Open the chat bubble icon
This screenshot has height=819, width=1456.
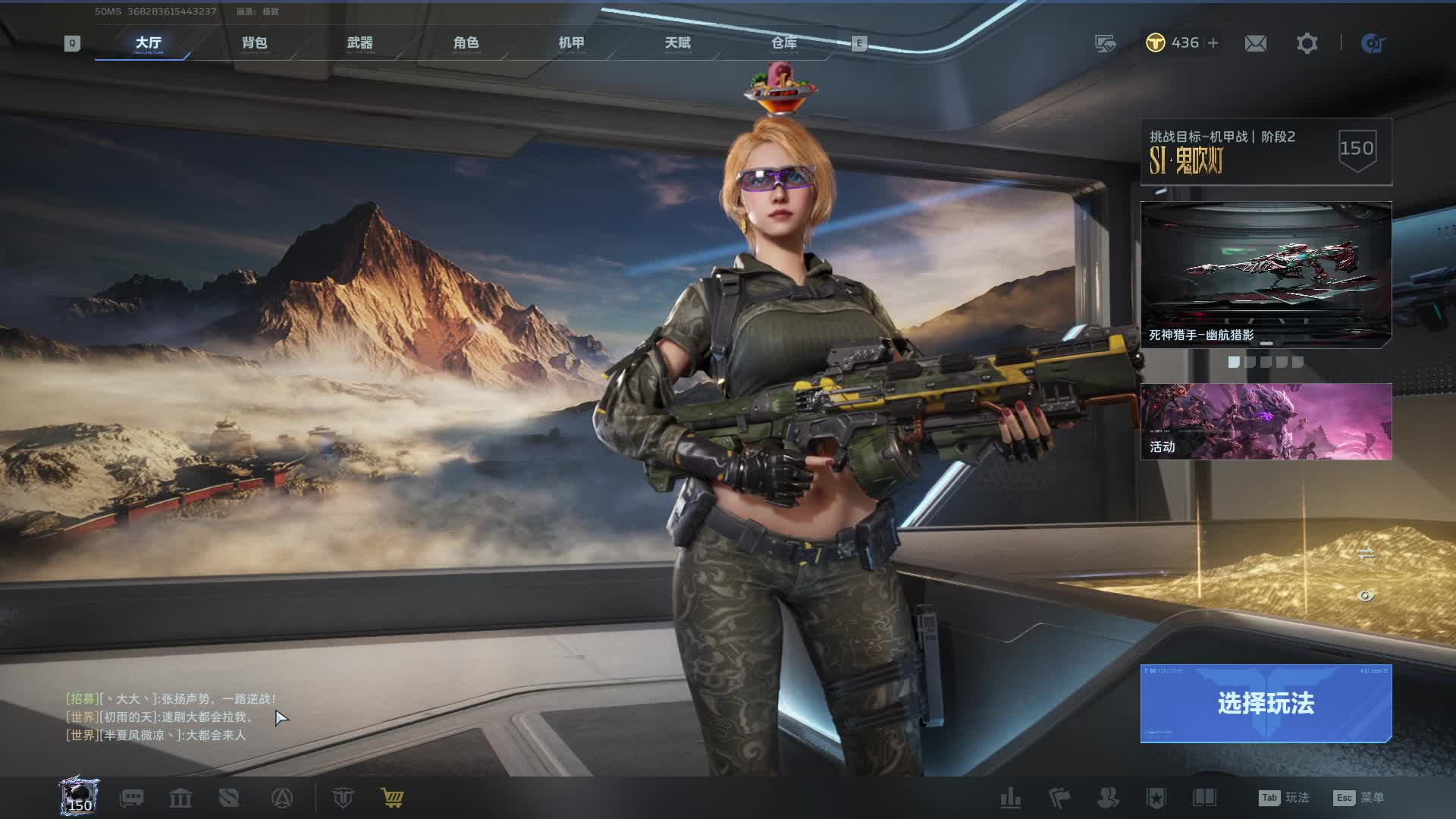tap(132, 798)
